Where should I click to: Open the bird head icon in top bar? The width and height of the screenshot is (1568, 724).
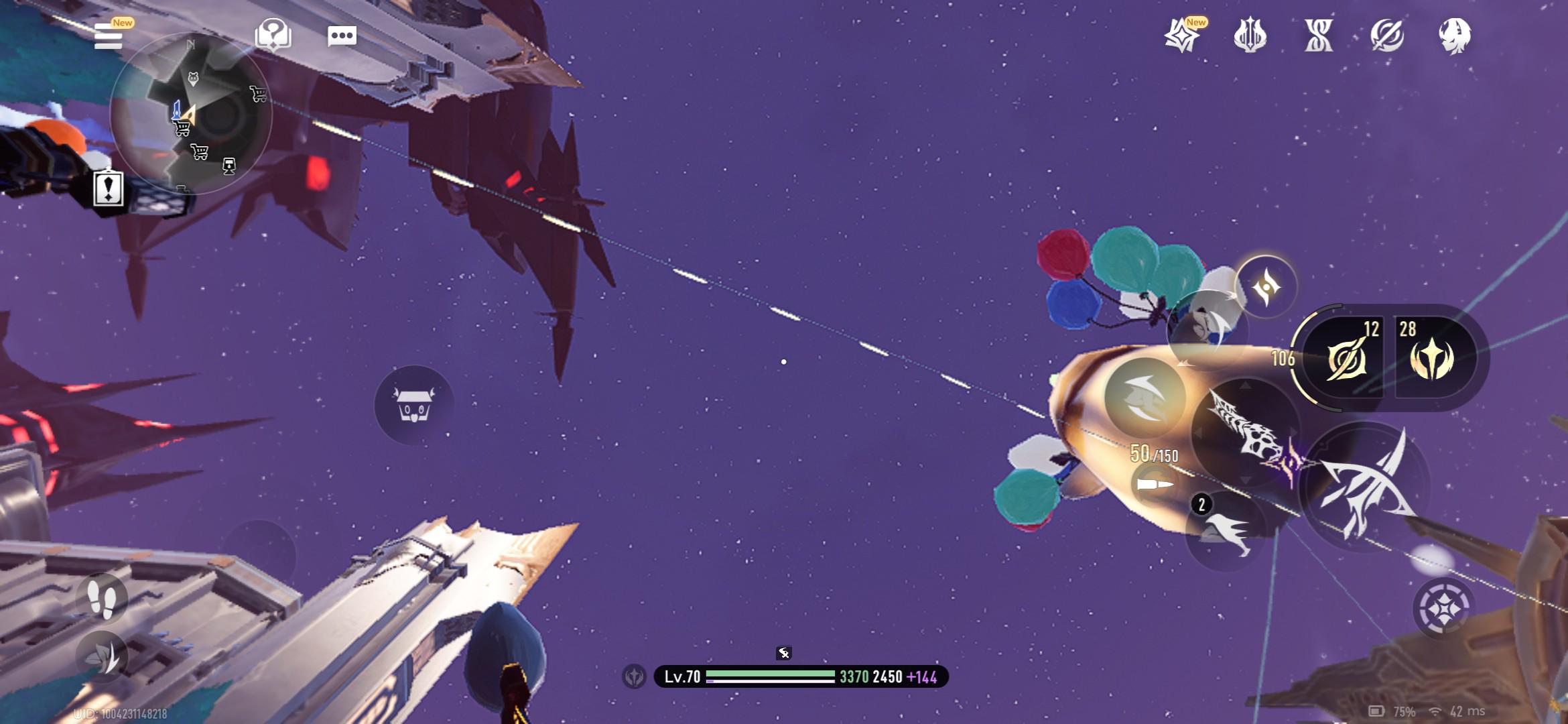(1455, 36)
